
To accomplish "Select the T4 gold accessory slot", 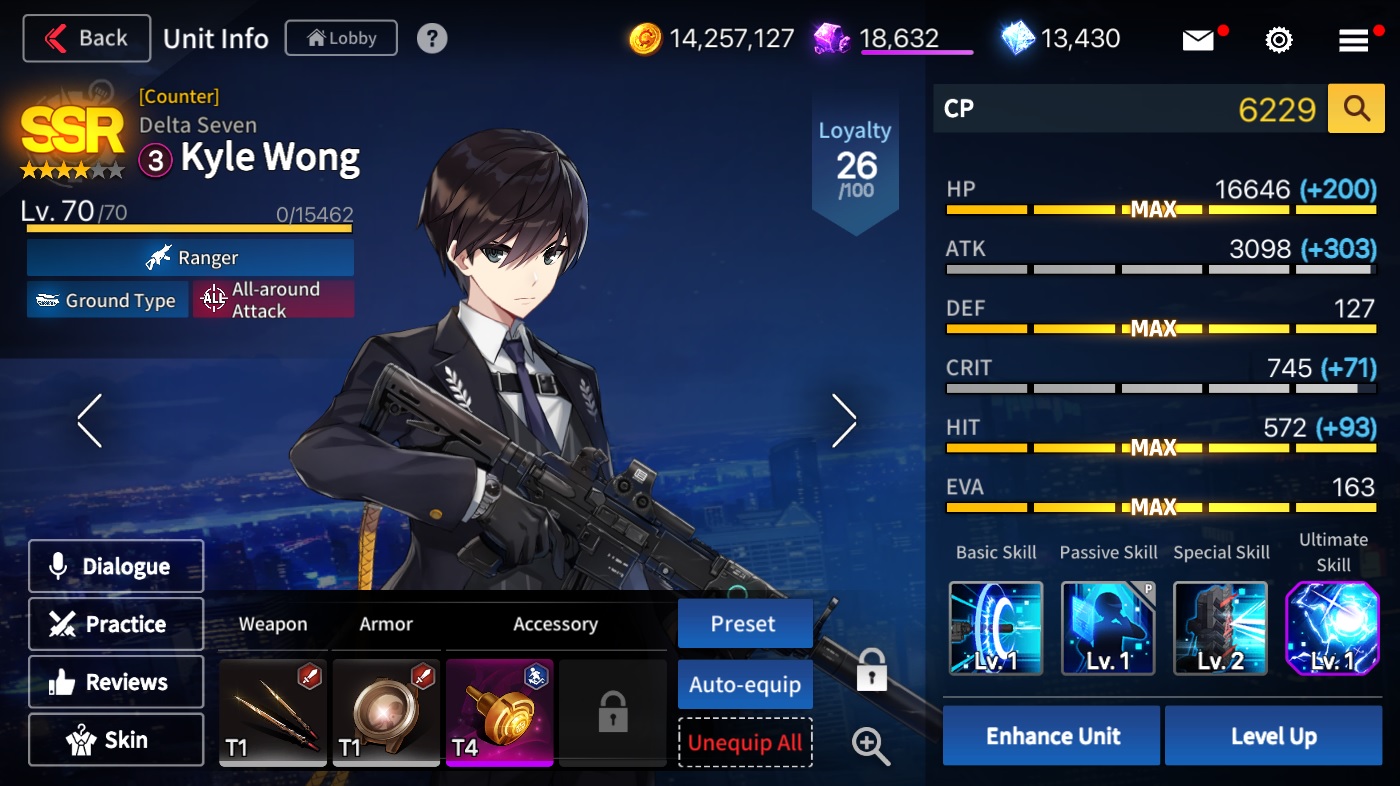I will coord(499,712).
